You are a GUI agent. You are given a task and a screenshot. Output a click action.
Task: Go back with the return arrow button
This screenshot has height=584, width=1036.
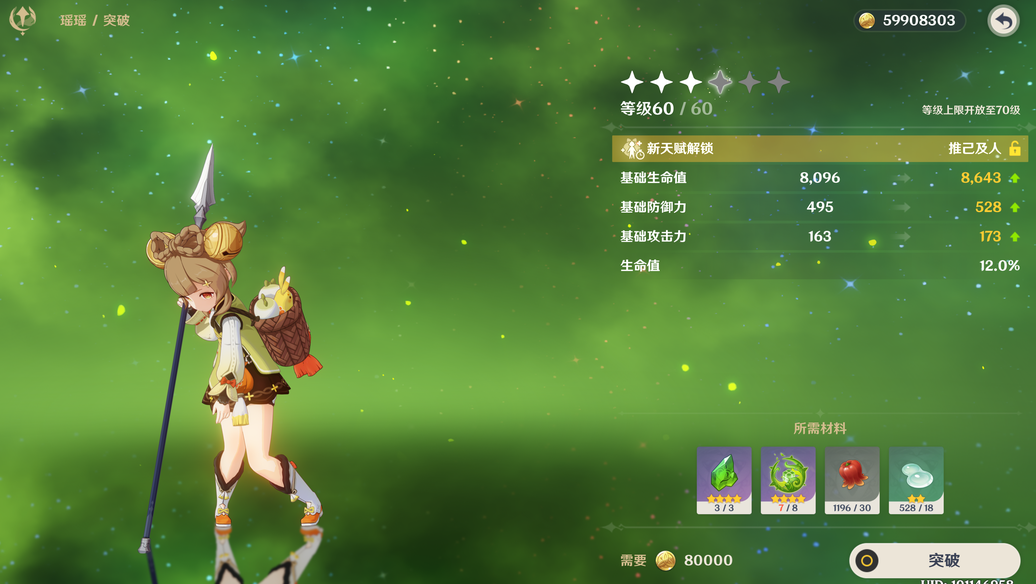[1003, 21]
